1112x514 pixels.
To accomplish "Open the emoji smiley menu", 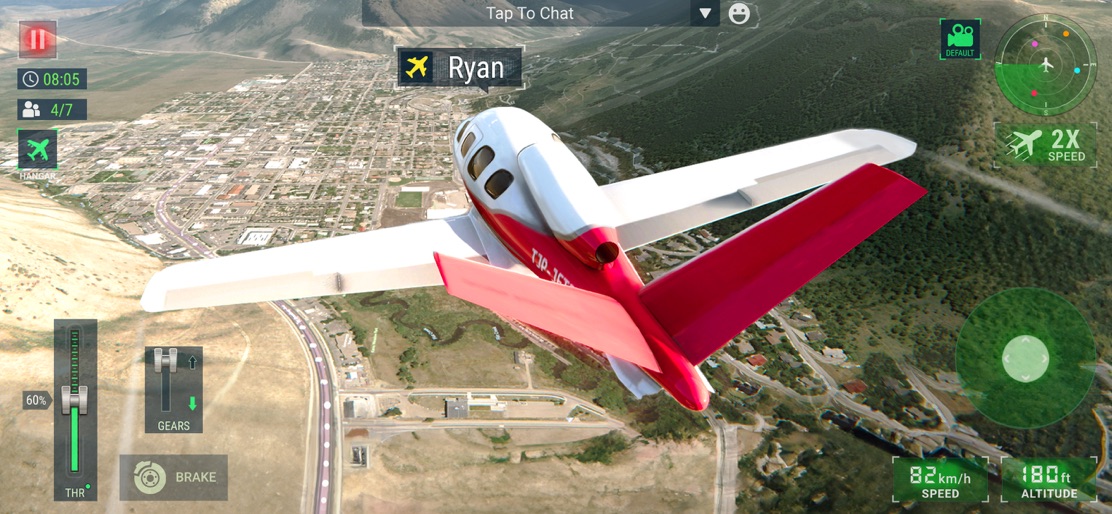I will (739, 13).
